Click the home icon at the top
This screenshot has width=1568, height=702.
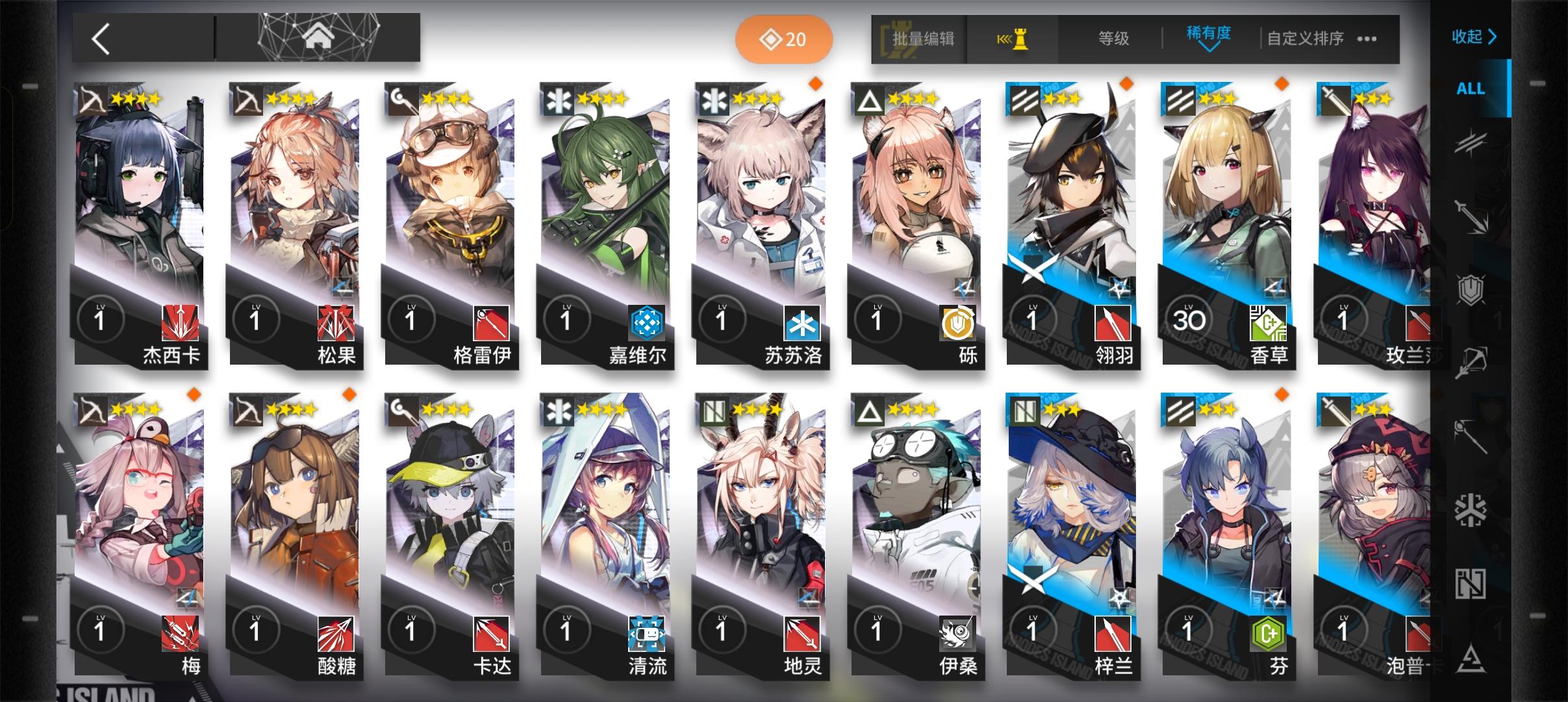point(318,38)
